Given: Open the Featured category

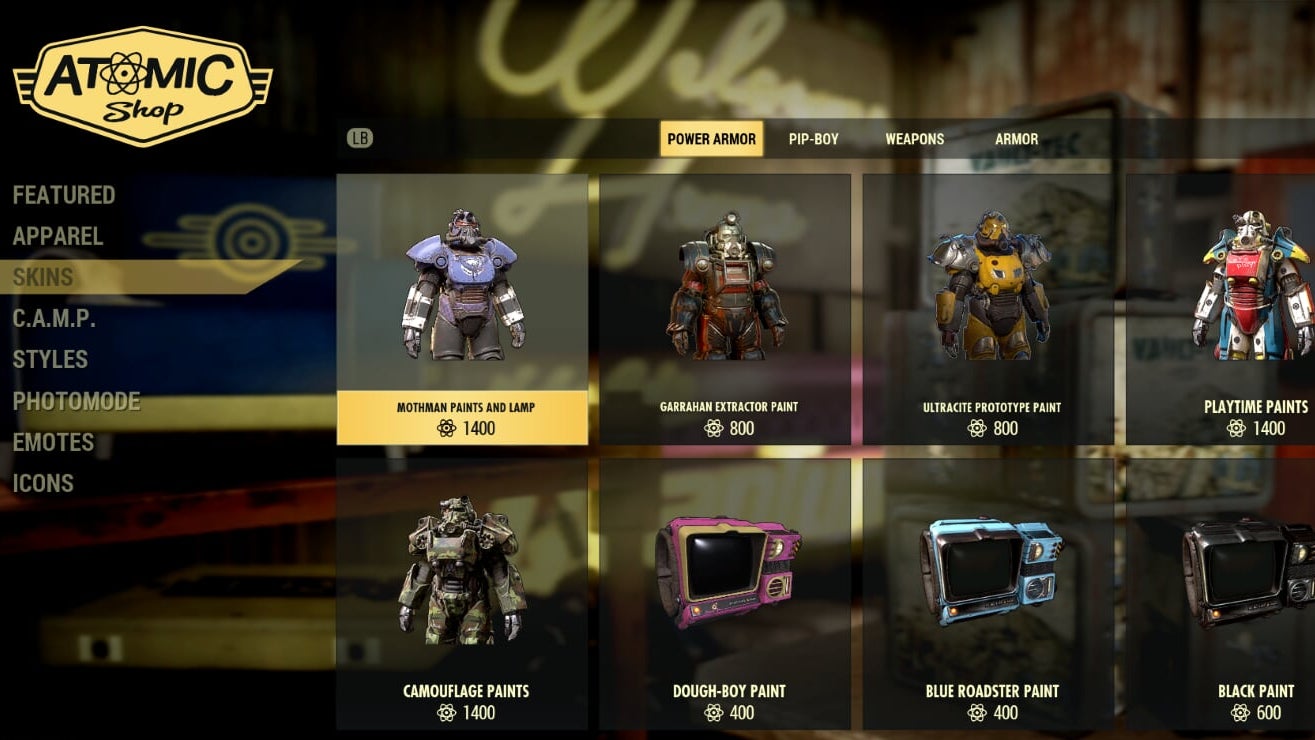Looking at the screenshot, I should [x=64, y=195].
